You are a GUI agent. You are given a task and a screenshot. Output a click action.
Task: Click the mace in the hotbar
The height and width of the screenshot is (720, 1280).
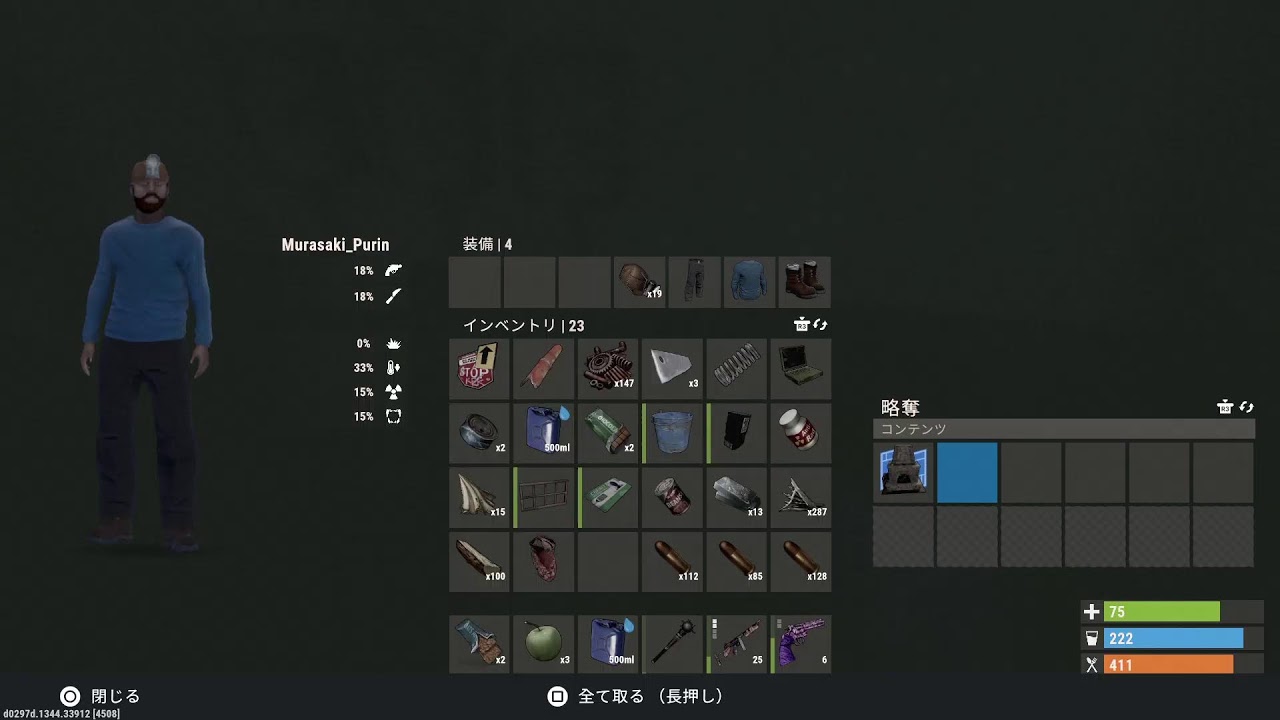672,644
